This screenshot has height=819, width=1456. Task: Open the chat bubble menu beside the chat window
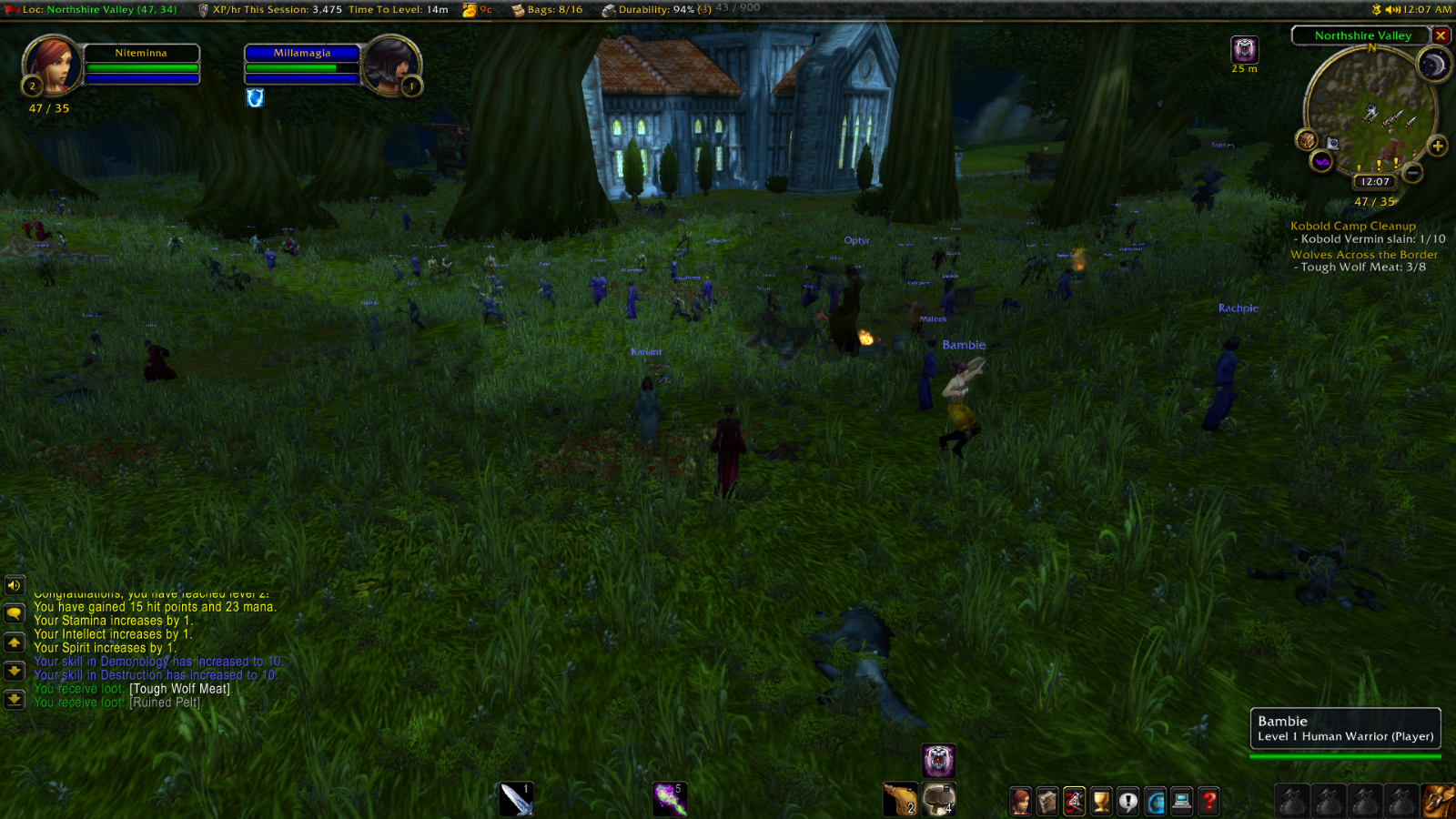click(14, 612)
